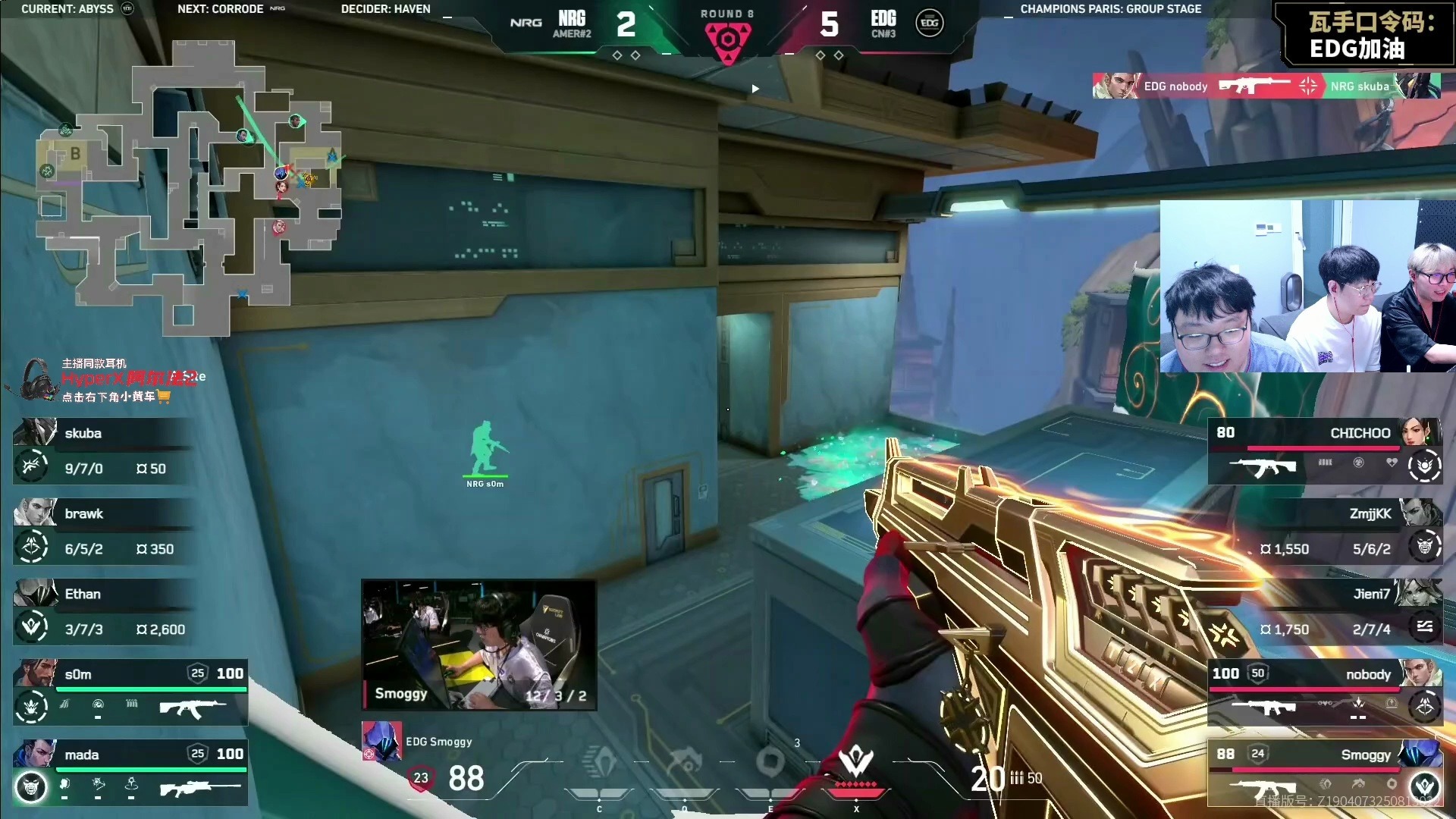The width and height of the screenshot is (1456, 819).
Task: Spectate mada from the player list
Action: (x=130, y=773)
